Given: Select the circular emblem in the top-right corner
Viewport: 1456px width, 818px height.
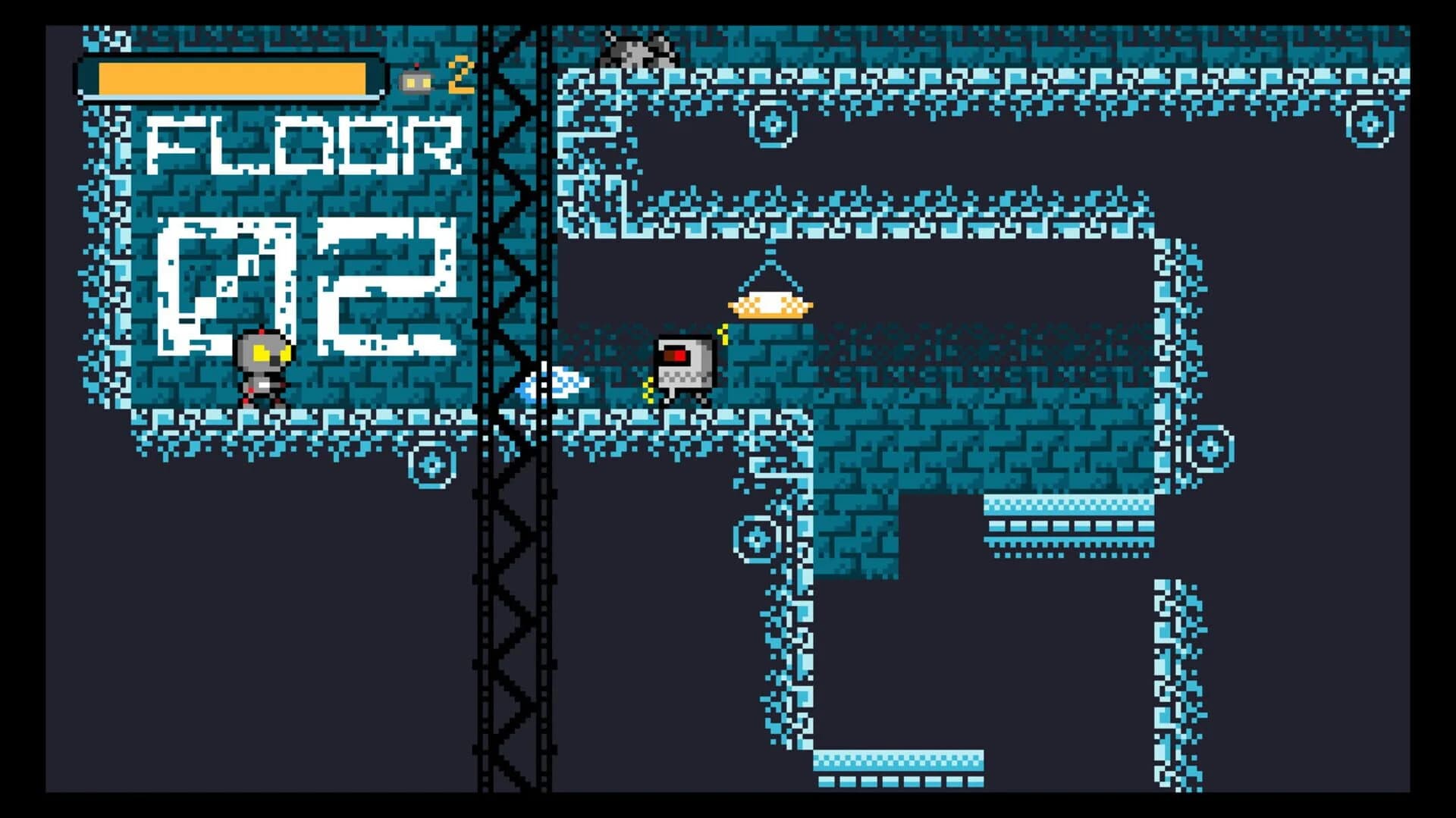Looking at the screenshot, I should coord(1369,121).
